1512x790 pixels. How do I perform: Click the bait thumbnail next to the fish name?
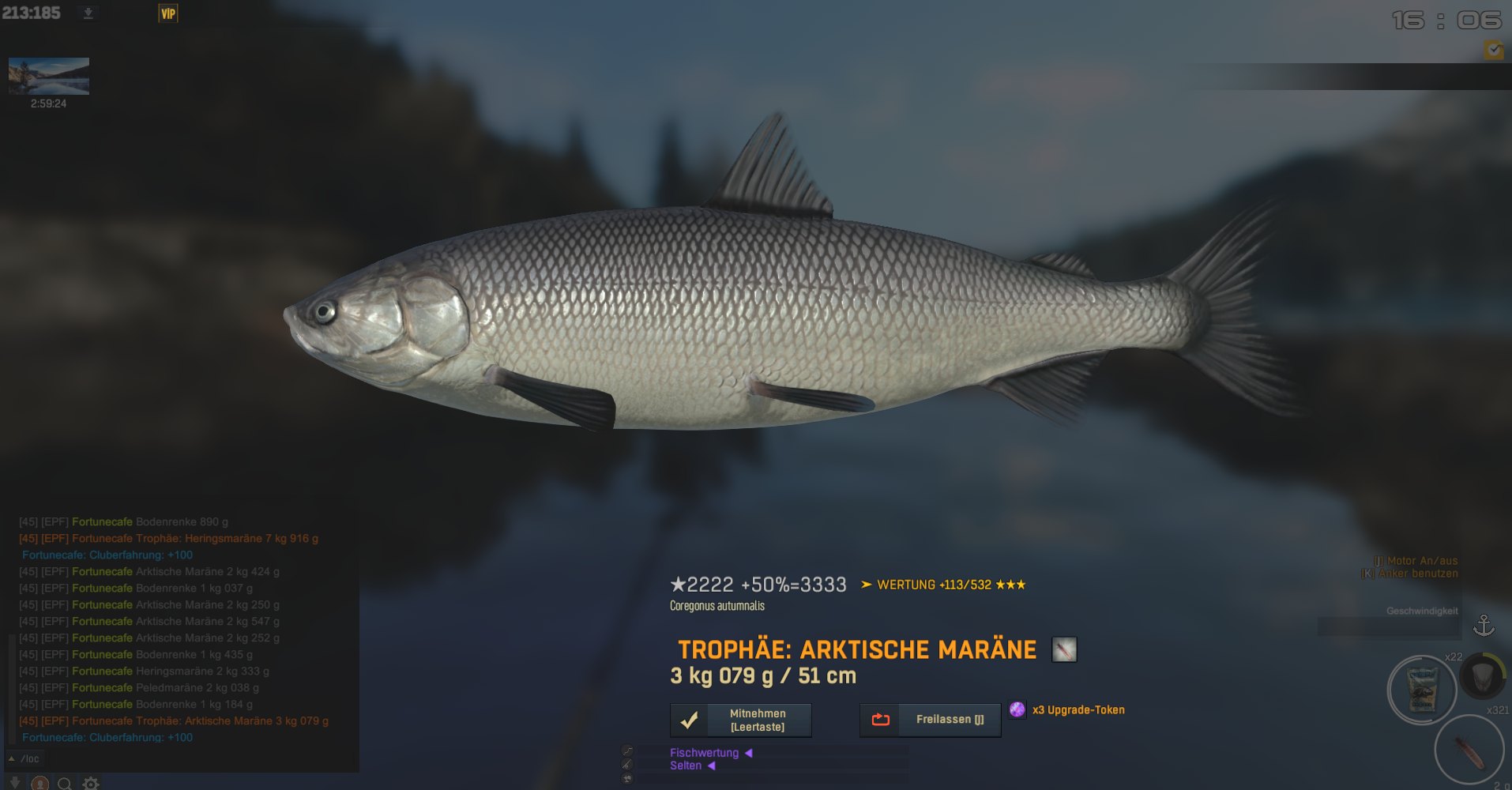(x=1064, y=649)
